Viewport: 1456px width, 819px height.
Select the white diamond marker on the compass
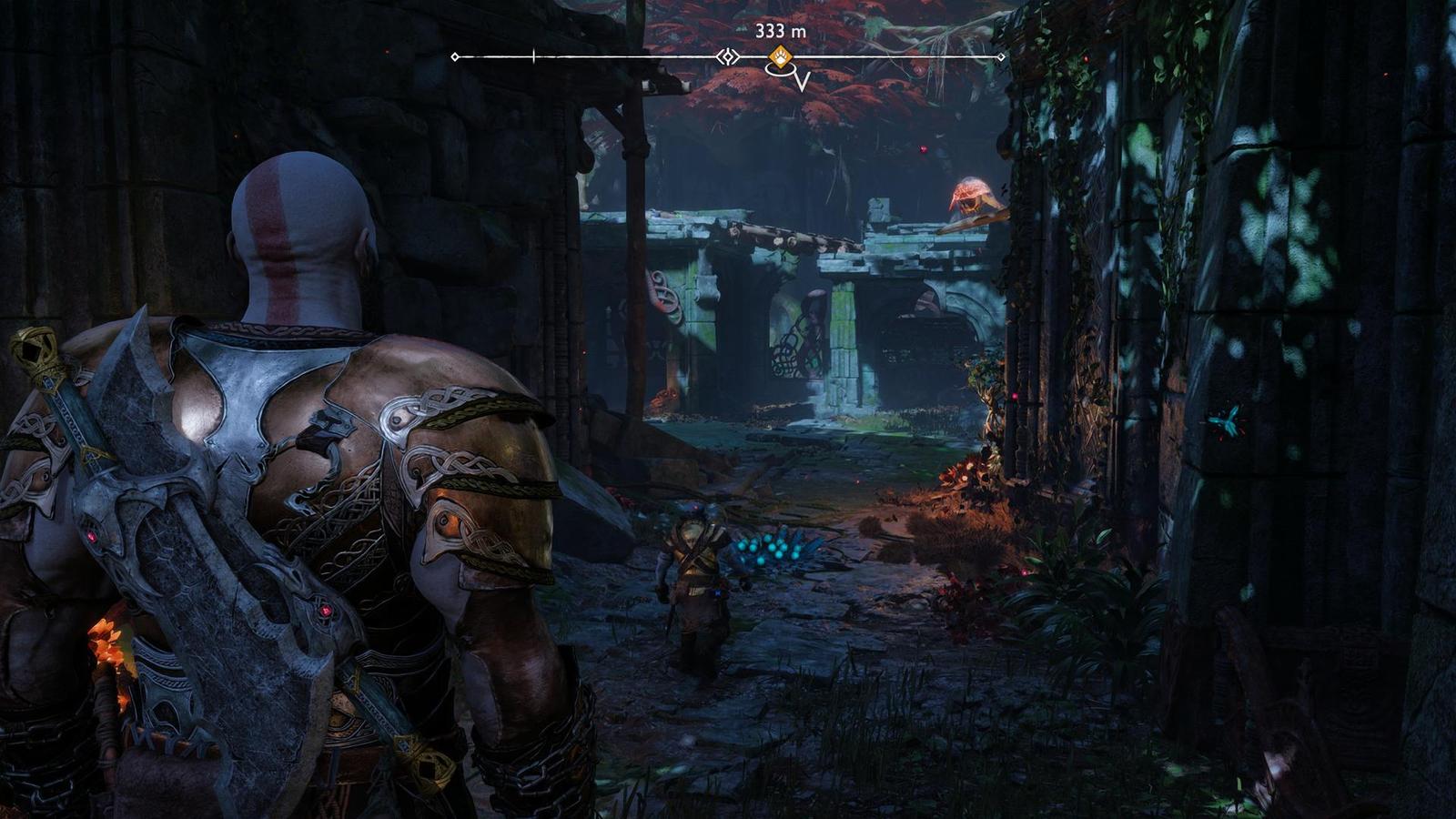click(x=727, y=57)
